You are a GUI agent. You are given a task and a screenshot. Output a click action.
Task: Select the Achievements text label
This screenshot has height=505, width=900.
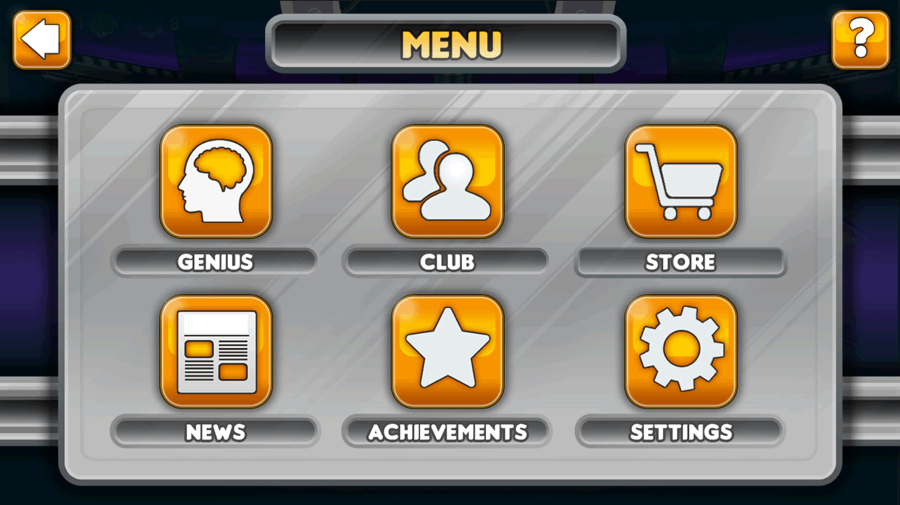point(447,432)
